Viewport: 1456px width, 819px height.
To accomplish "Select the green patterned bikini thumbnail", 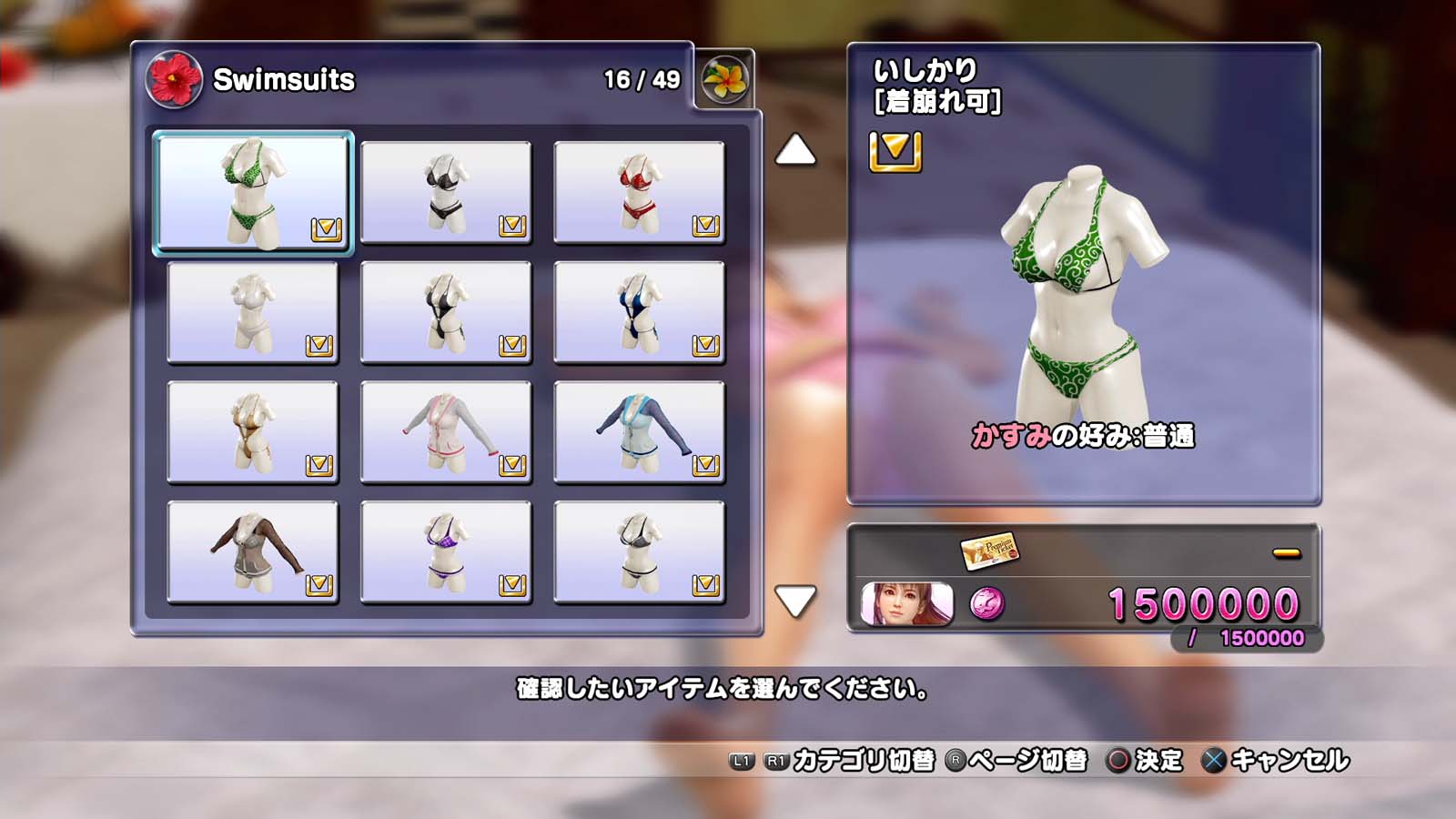I will tap(253, 192).
